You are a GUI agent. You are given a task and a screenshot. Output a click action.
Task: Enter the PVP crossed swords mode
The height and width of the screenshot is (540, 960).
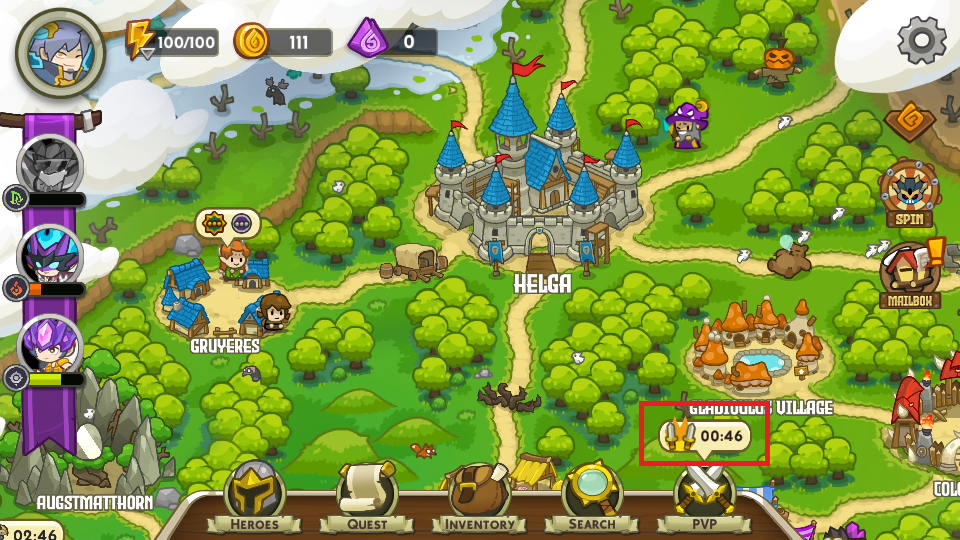(704, 497)
